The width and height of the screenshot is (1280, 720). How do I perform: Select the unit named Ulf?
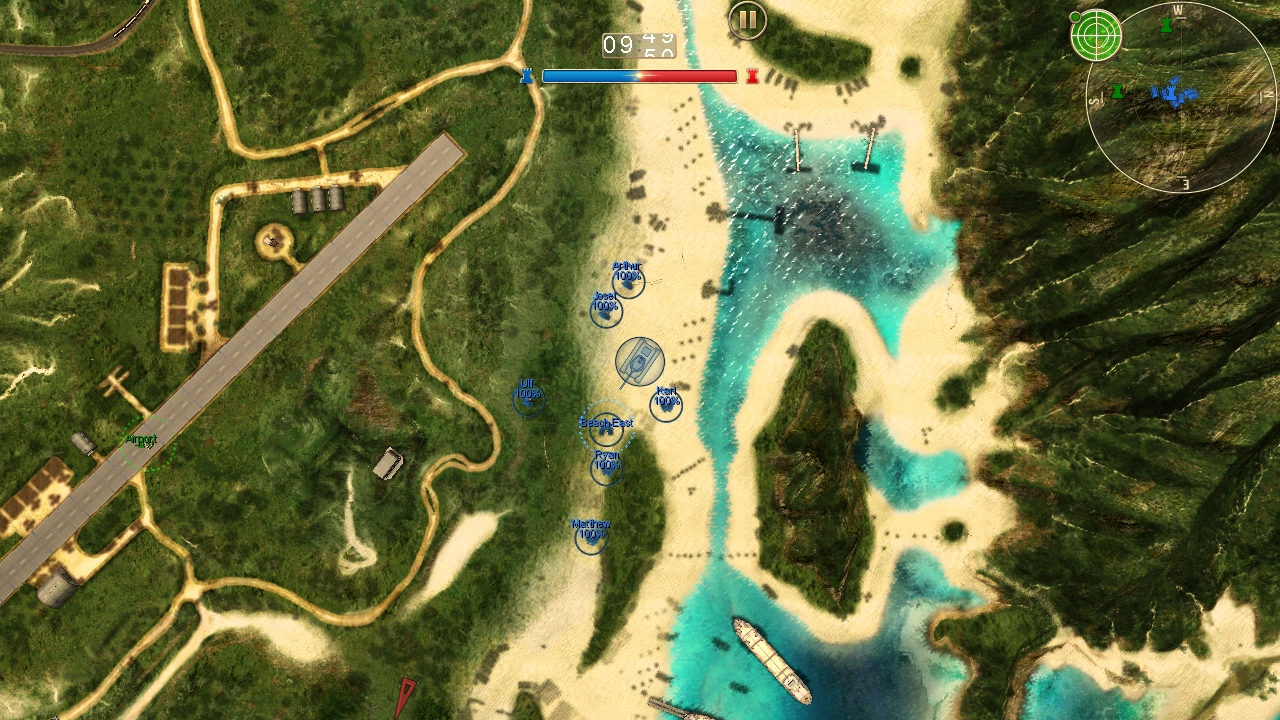[x=528, y=399]
